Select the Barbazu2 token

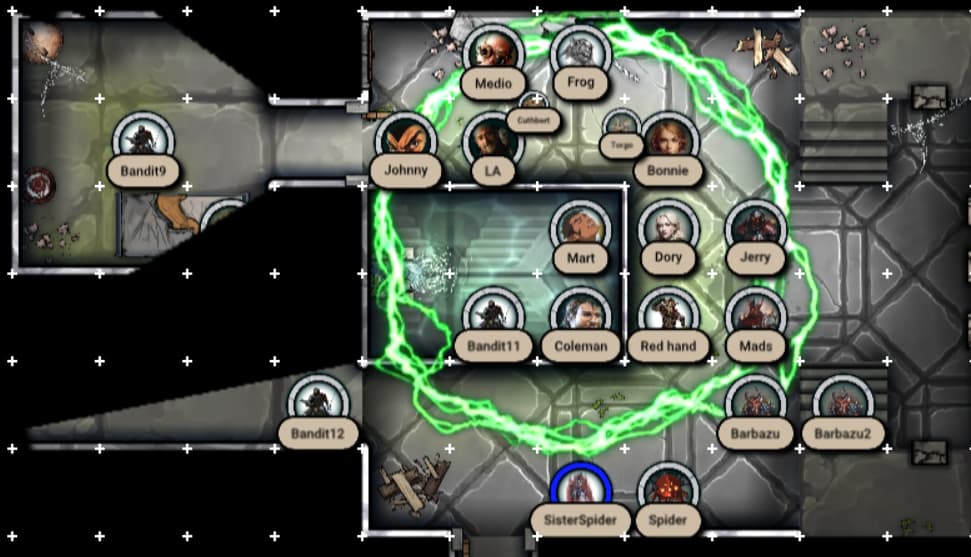point(842,404)
